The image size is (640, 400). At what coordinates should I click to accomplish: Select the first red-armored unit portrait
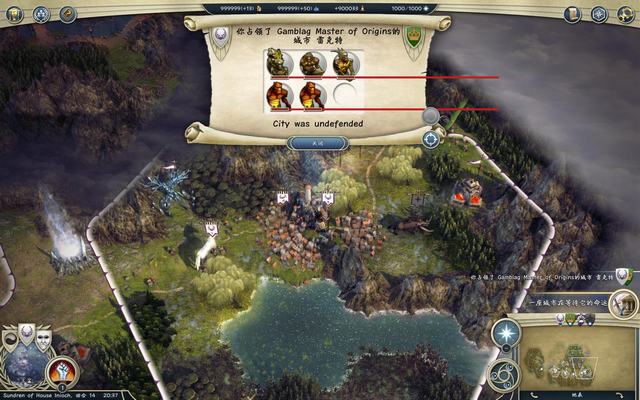point(280,96)
